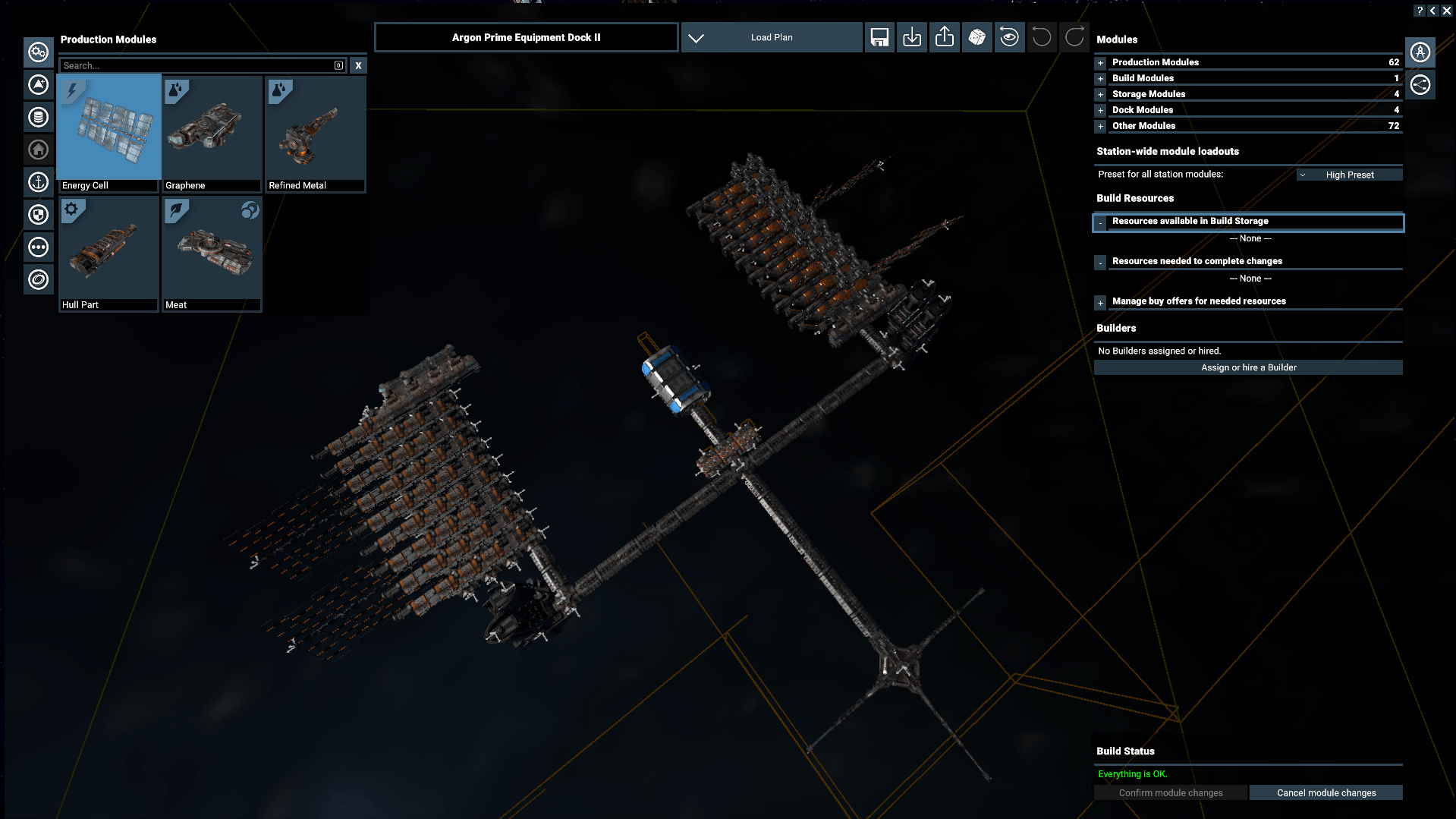
Task: Select the Production Modules gear icon
Action: click(38, 52)
